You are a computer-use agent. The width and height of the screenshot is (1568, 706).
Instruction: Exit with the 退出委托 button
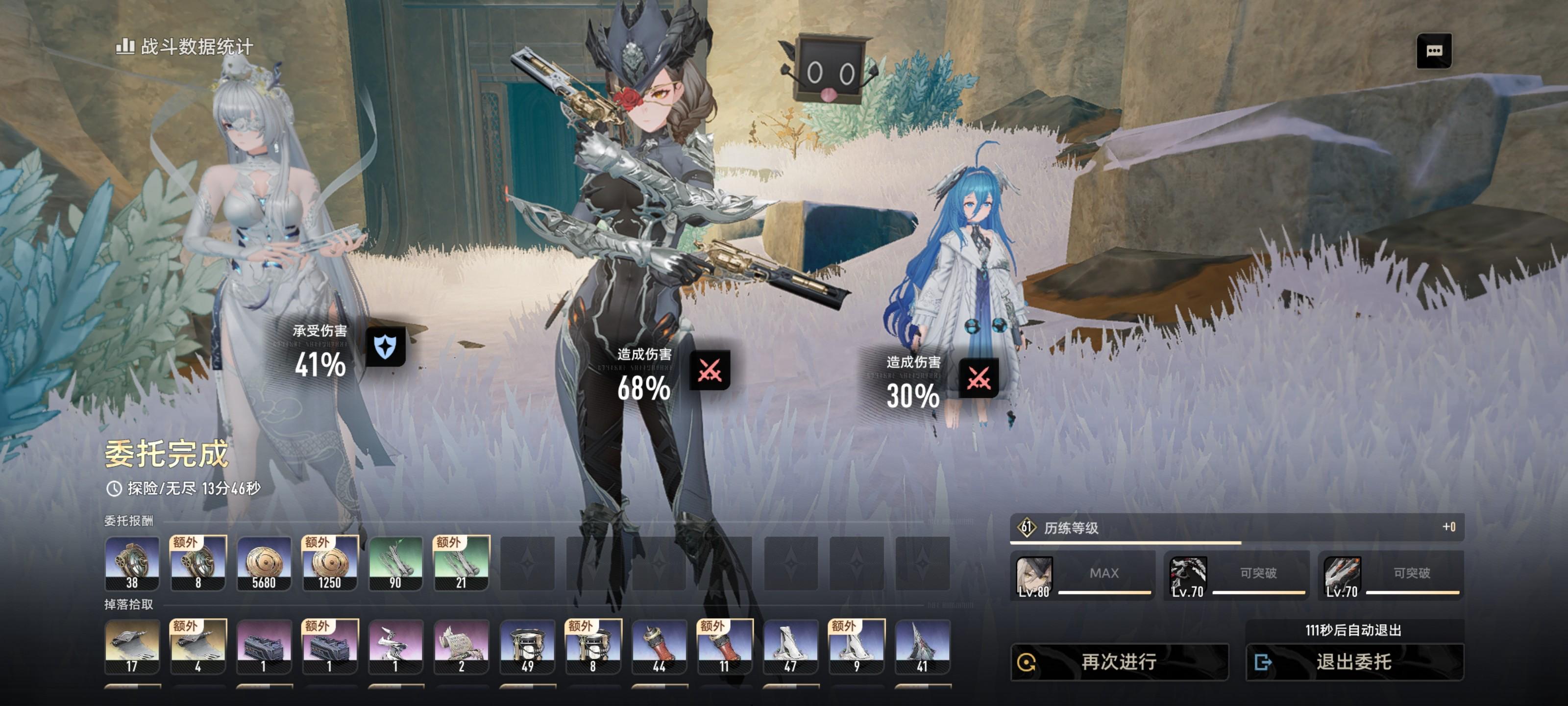(x=1354, y=661)
